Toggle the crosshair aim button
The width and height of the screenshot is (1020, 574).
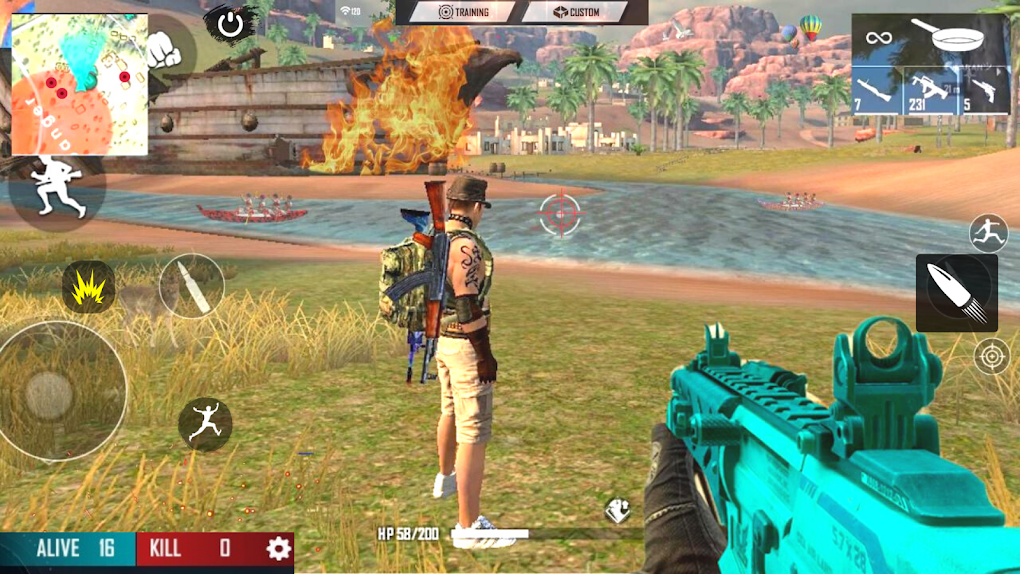[991, 356]
